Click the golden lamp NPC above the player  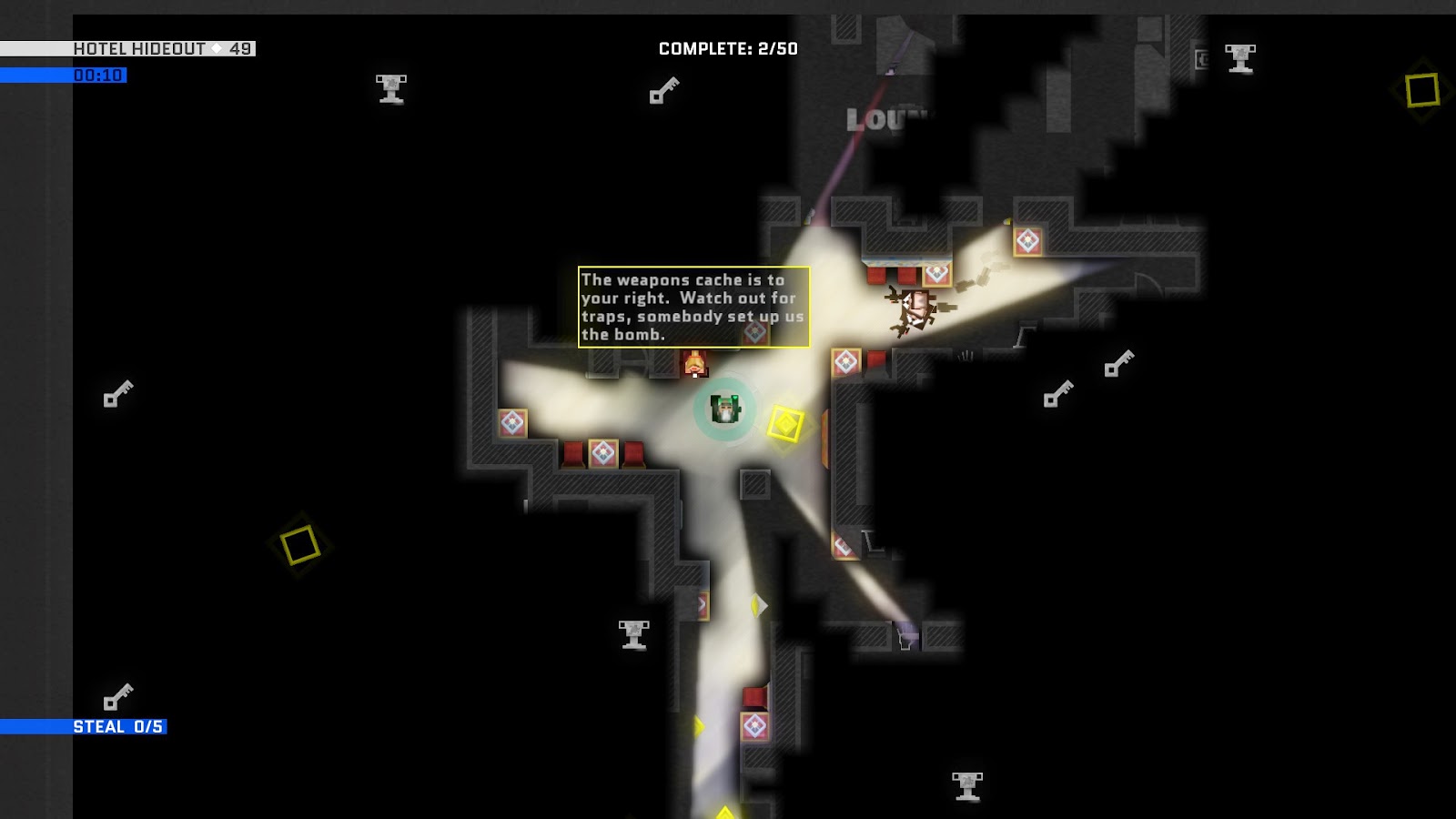(695, 363)
